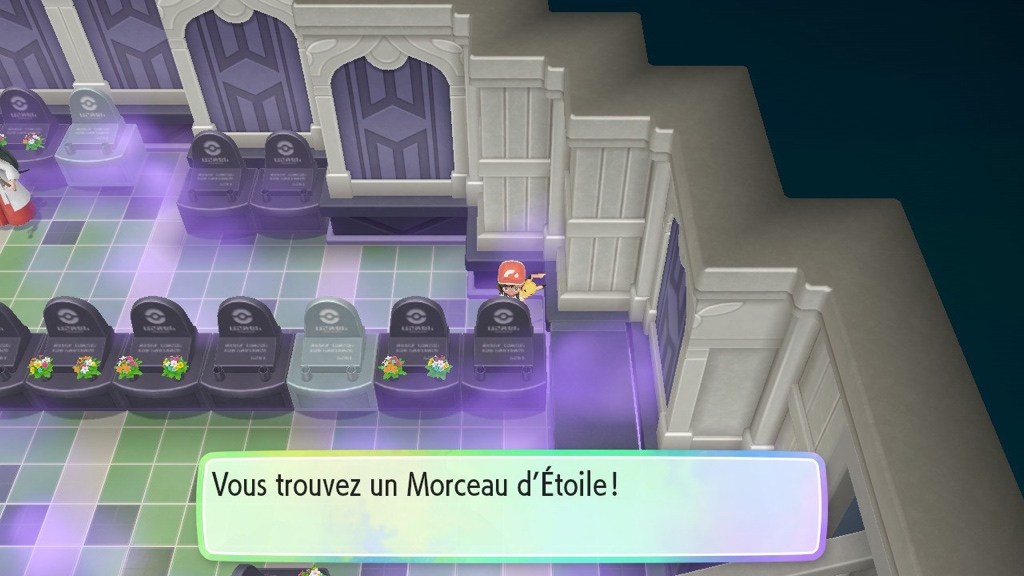Image resolution: width=1024 pixels, height=576 pixels.
Task: Advance the Morceau d'Étoile dialogue box
Action: [510, 505]
